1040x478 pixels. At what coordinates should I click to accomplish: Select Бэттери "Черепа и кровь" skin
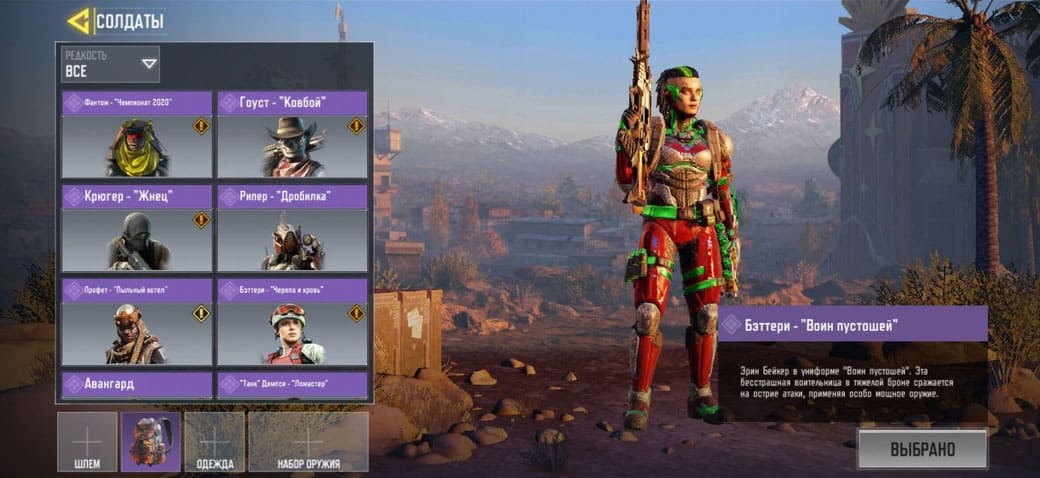coord(292,323)
